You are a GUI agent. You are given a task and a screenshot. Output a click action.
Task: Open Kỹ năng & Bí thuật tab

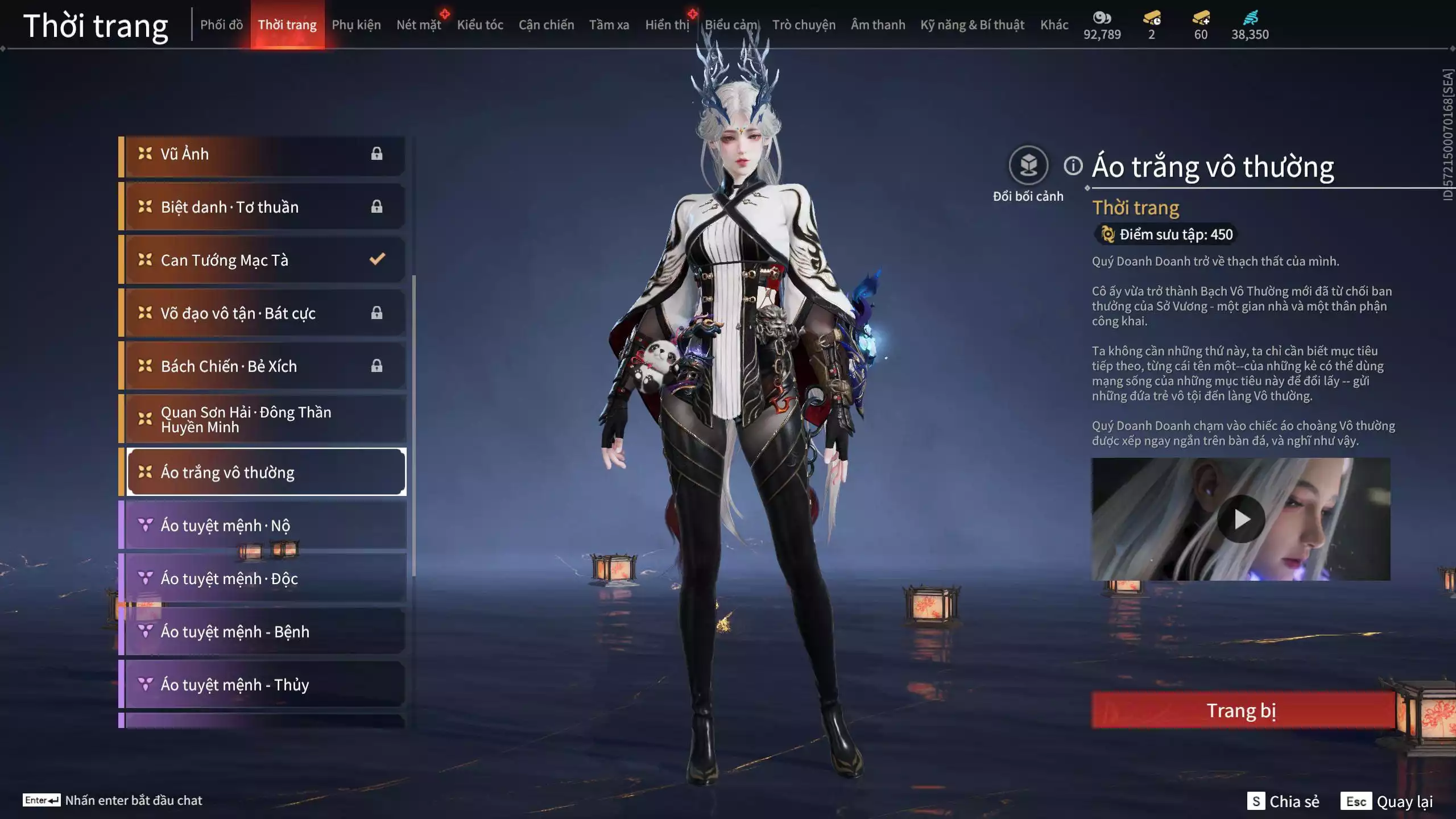click(x=972, y=25)
